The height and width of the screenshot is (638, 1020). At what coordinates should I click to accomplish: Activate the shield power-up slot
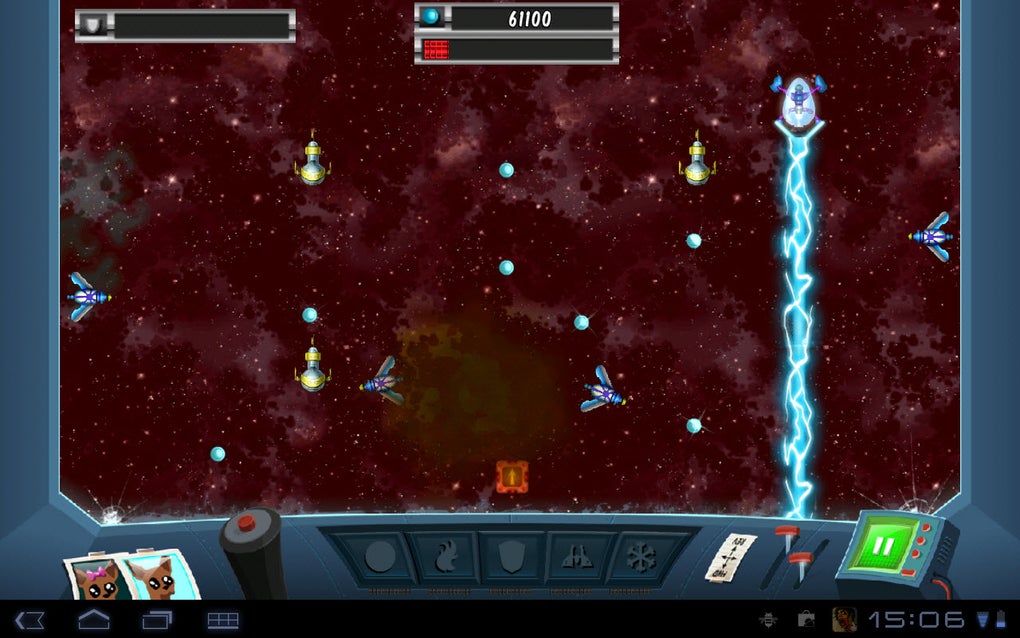pyautogui.click(x=509, y=557)
